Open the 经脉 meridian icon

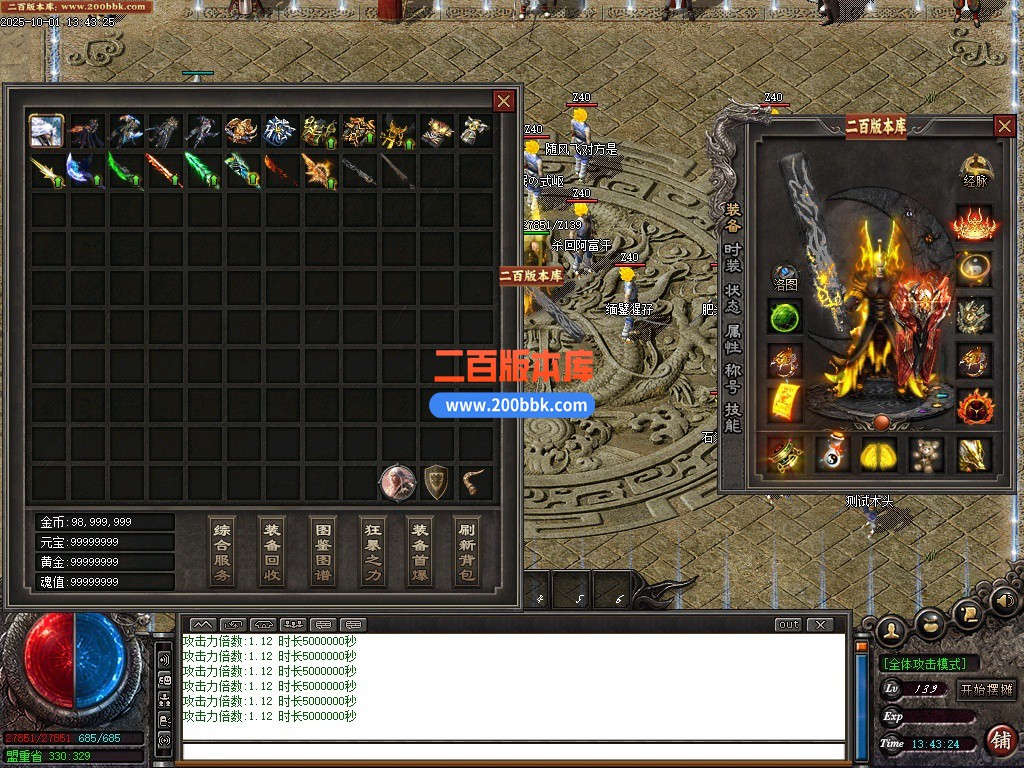tap(975, 171)
